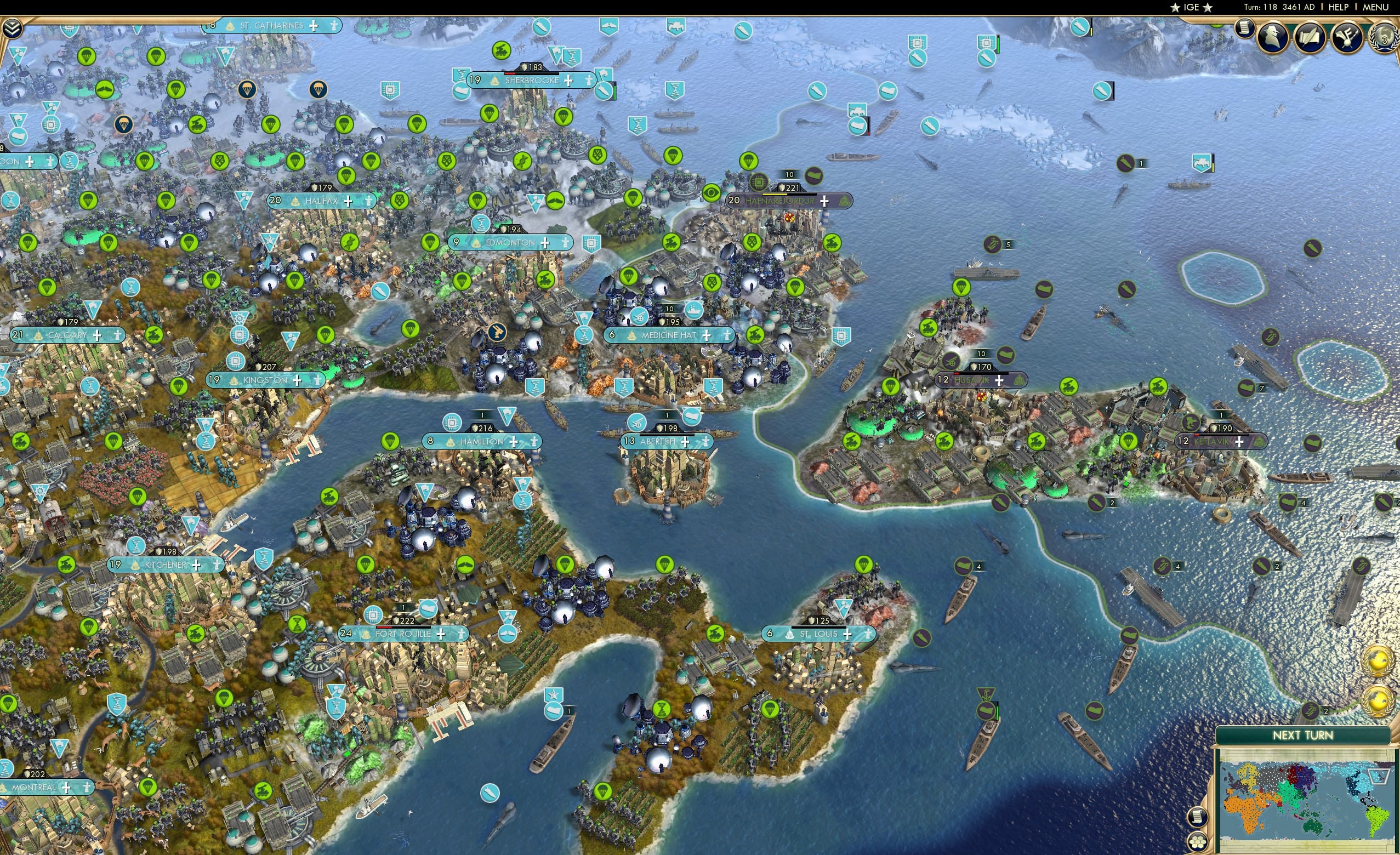This screenshot has width=1400, height=855.
Task: Click HELP in the top bar
Action: point(1339,7)
